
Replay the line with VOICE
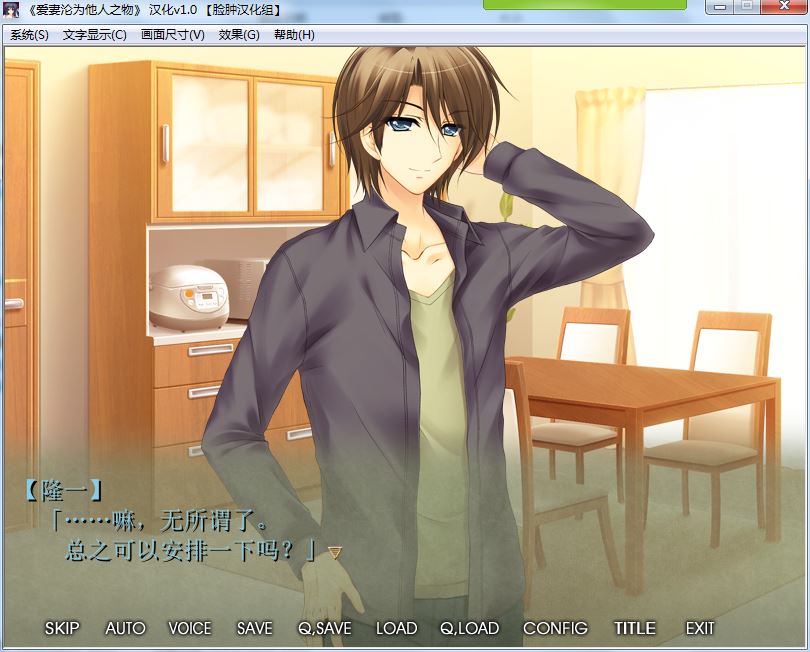tap(190, 628)
